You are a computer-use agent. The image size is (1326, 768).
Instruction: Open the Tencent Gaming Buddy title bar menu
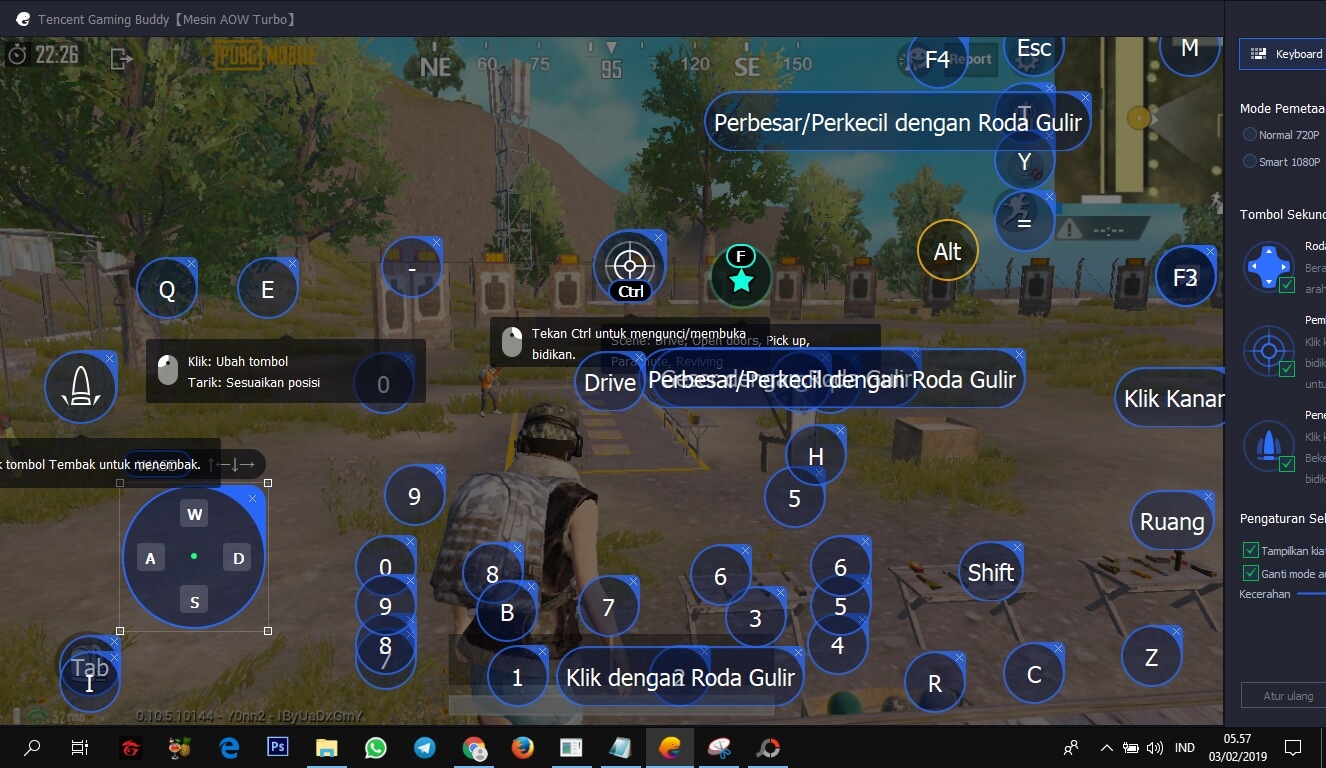[x=23, y=18]
